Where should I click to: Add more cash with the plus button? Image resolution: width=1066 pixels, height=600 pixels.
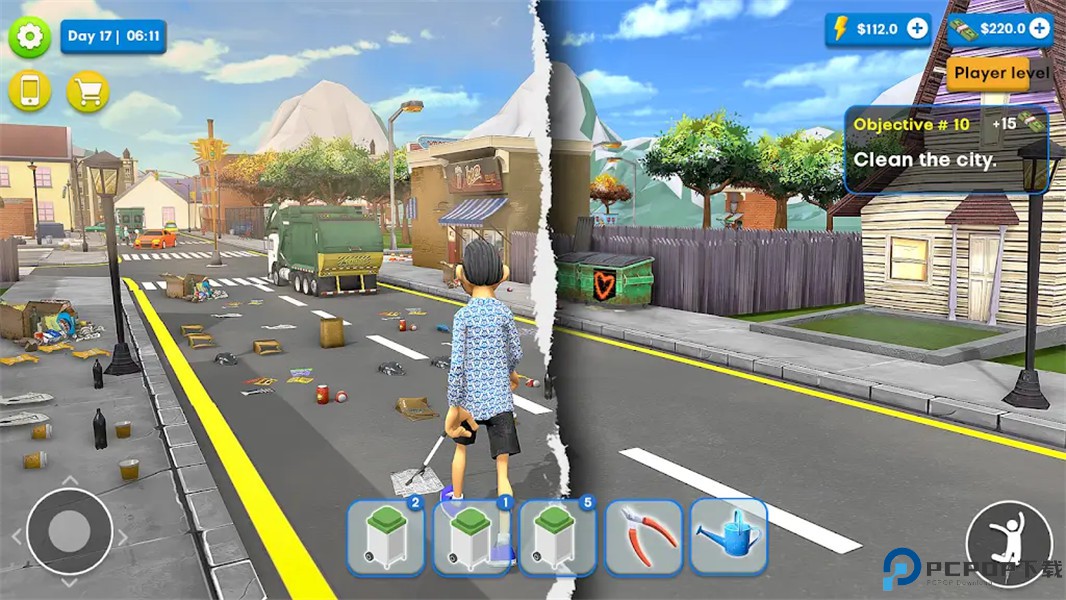[1040, 29]
